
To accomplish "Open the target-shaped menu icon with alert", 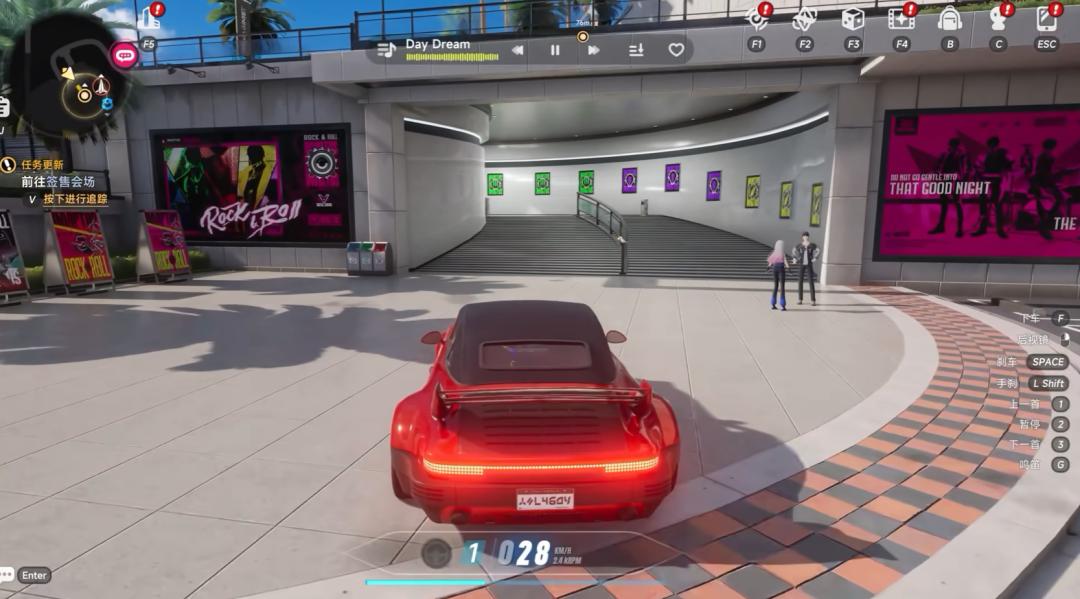I will pyautogui.click(x=756, y=19).
